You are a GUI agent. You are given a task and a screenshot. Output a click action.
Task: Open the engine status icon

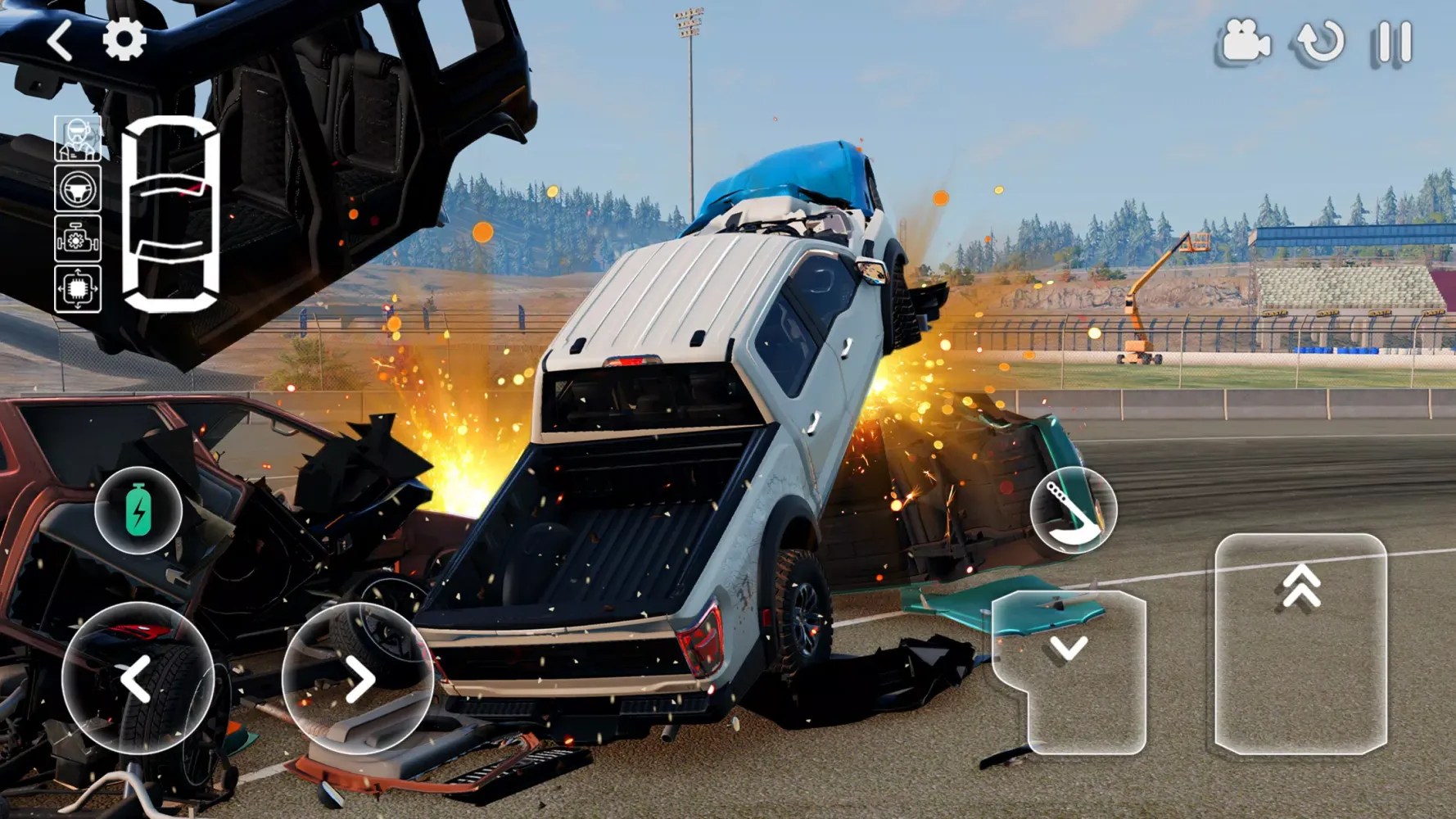pyautogui.click(x=78, y=239)
